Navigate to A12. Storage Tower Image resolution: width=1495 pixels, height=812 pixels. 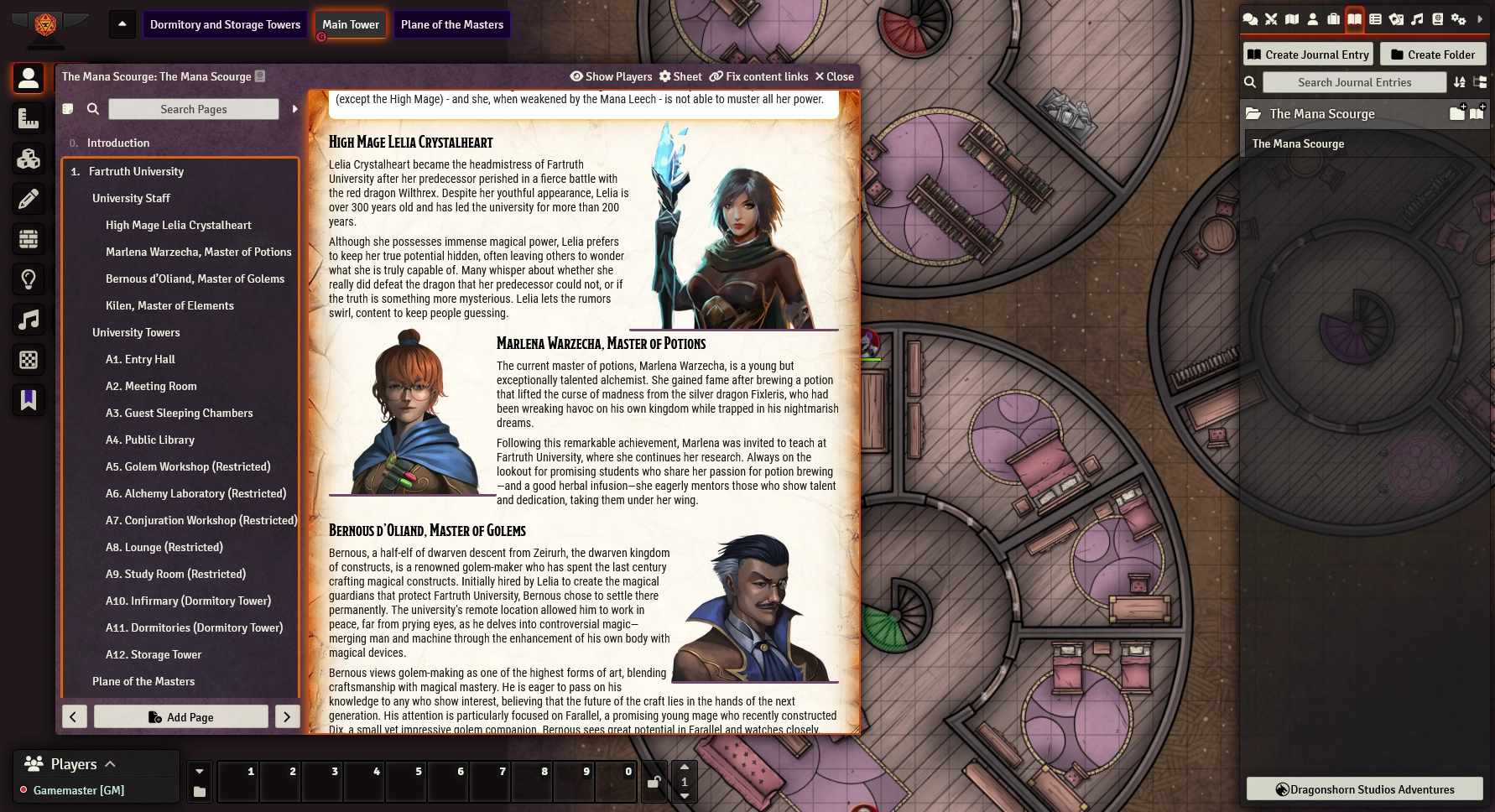click(154, 654)
